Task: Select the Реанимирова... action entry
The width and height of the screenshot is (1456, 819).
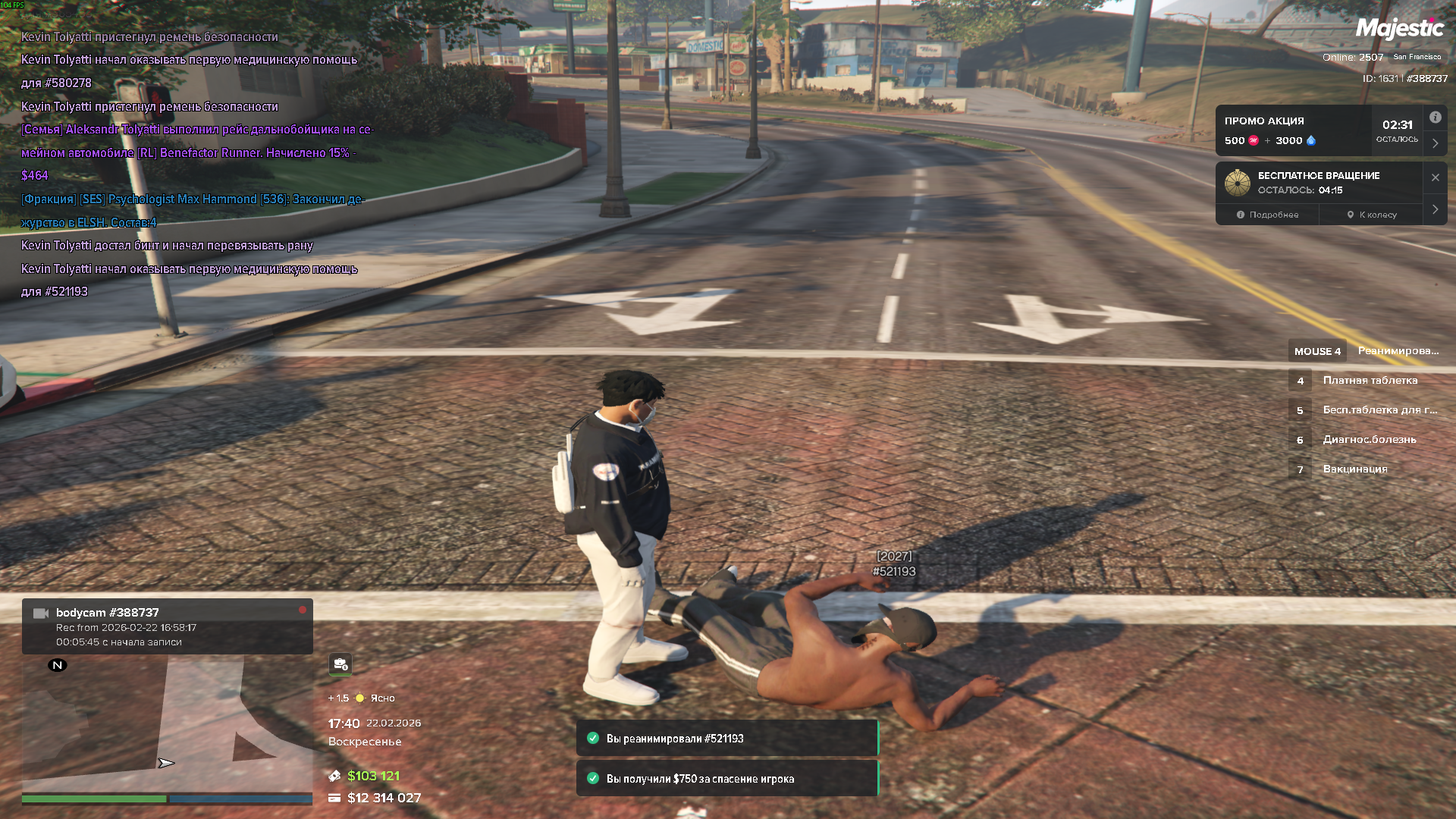Action: 1397,351
